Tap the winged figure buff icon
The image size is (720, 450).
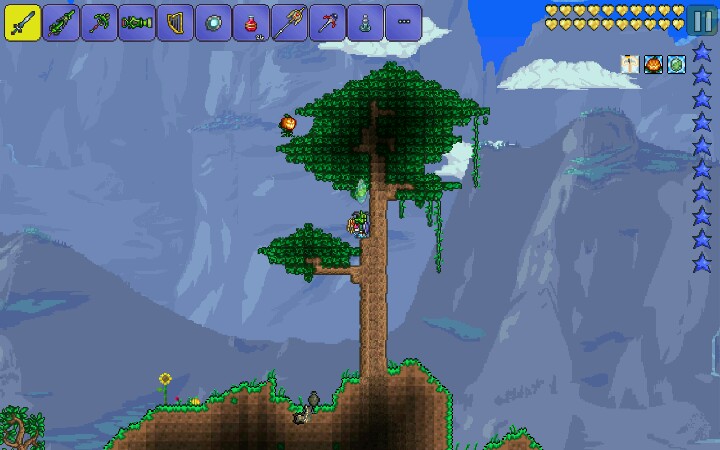630,65
